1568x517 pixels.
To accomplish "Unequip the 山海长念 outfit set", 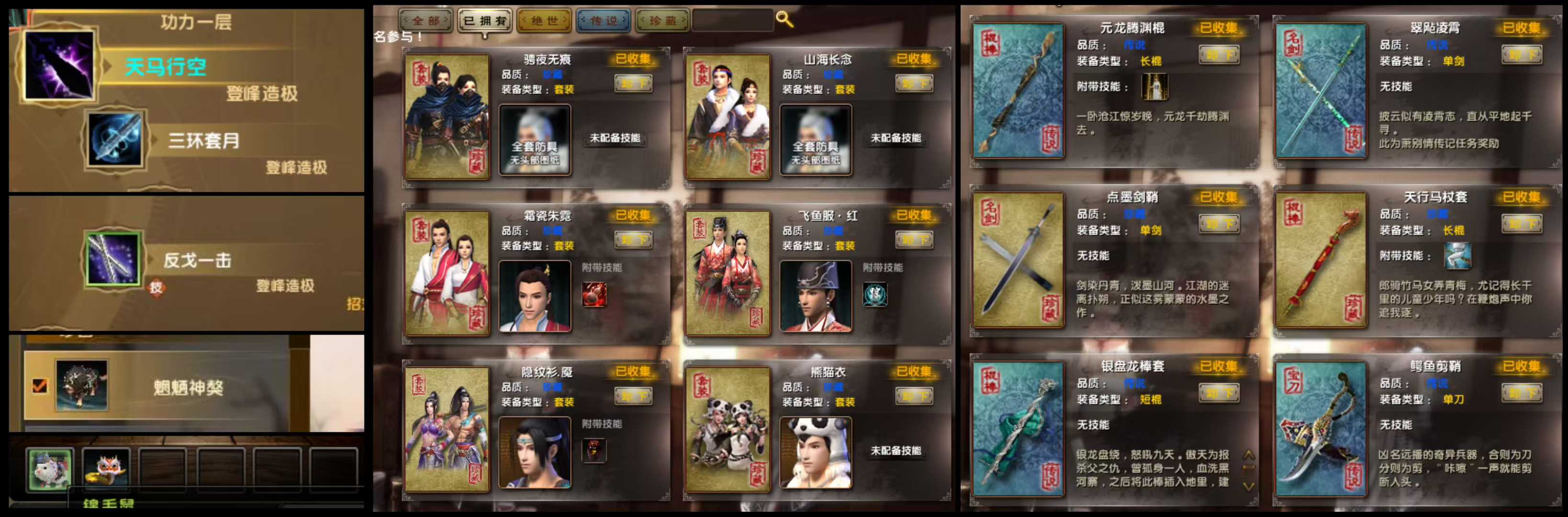I will [914, 83].
